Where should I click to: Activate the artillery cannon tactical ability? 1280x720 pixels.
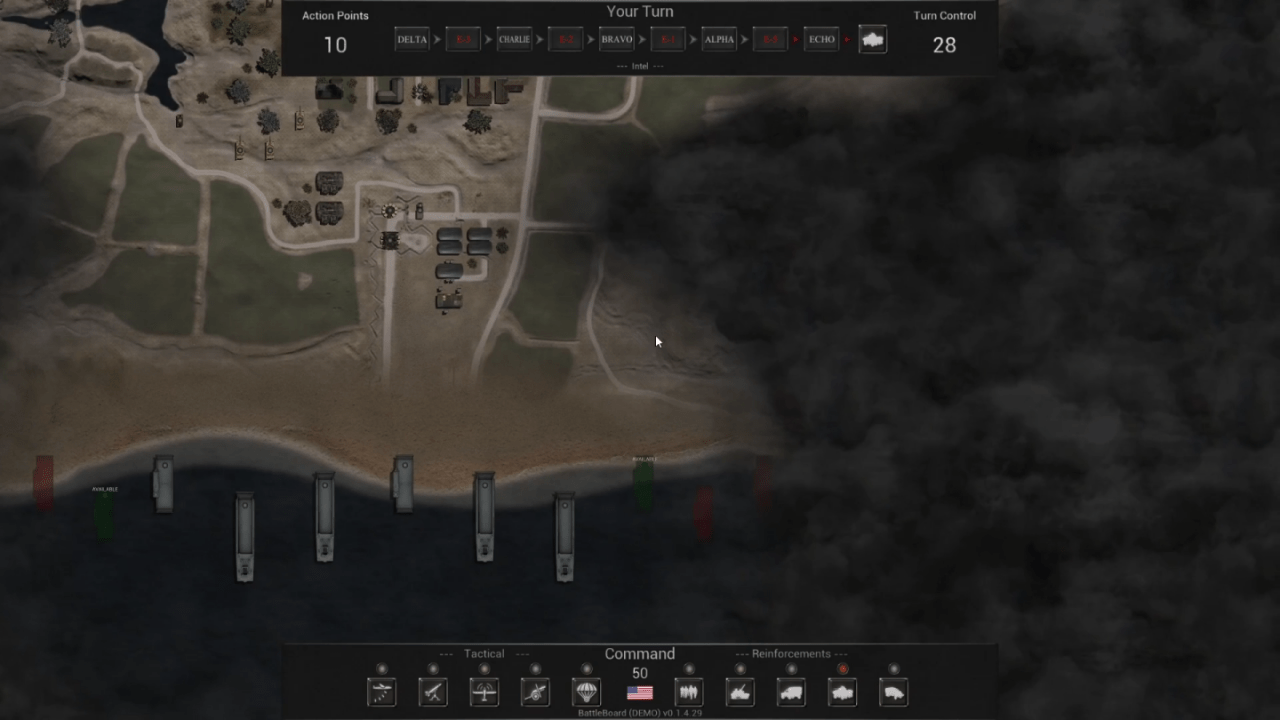[x=535, y=691]
